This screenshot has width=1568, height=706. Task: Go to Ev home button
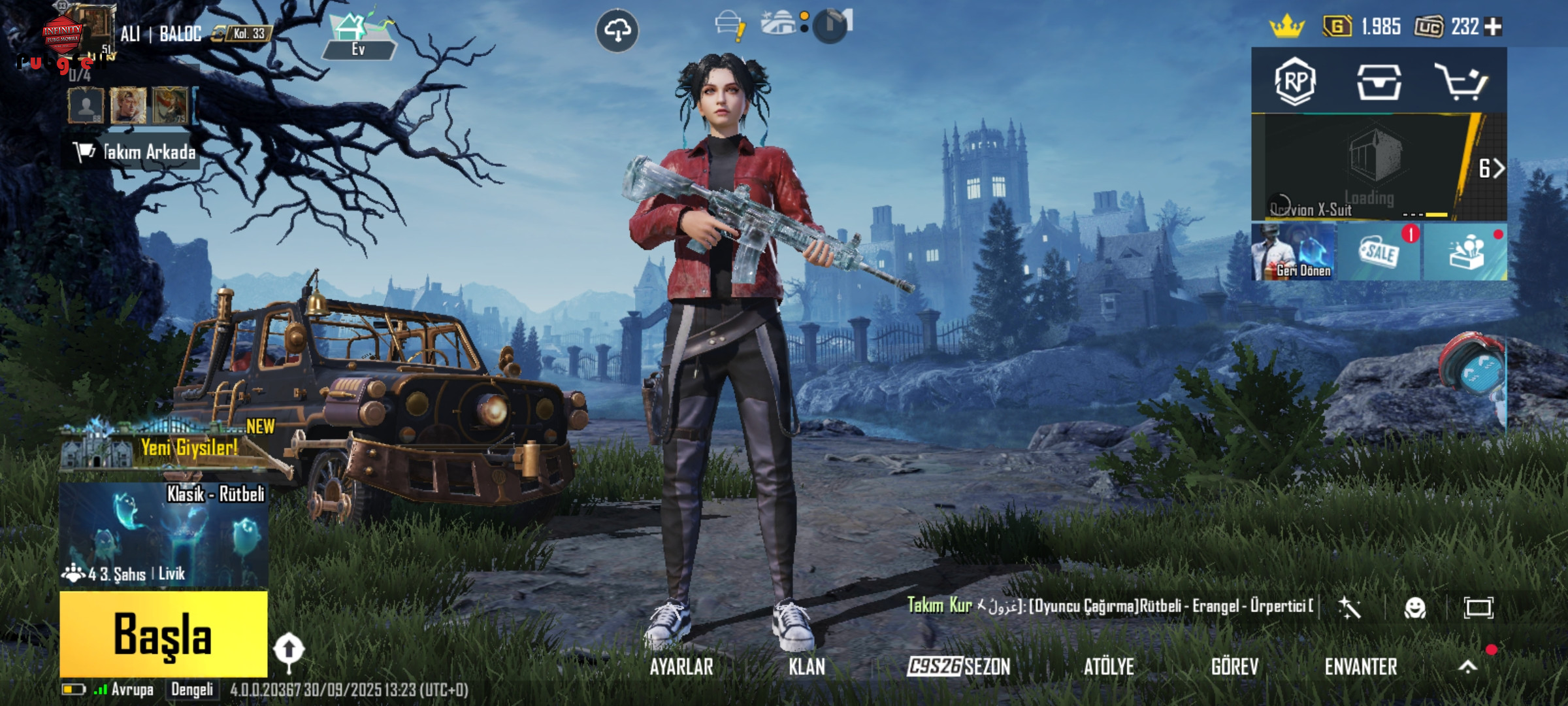tap(358, 37)
